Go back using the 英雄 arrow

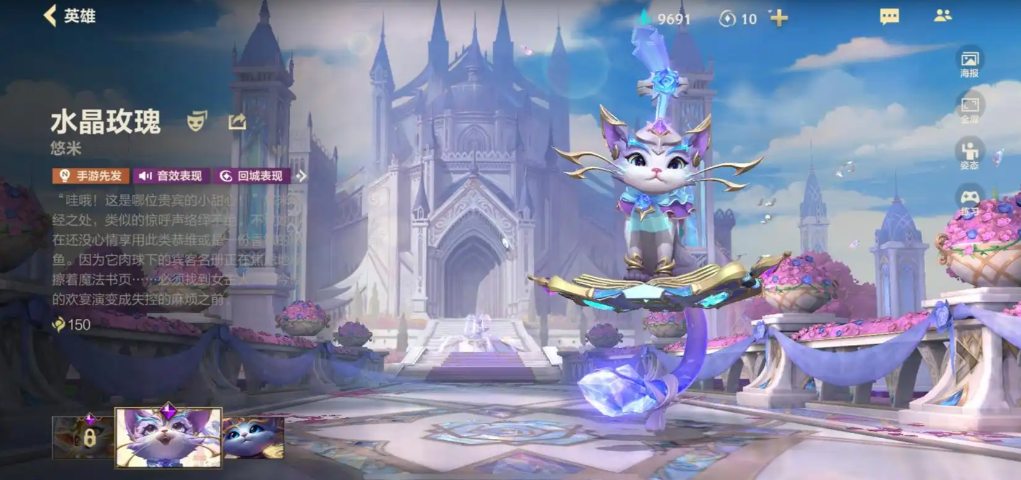(x=68, y=16)
